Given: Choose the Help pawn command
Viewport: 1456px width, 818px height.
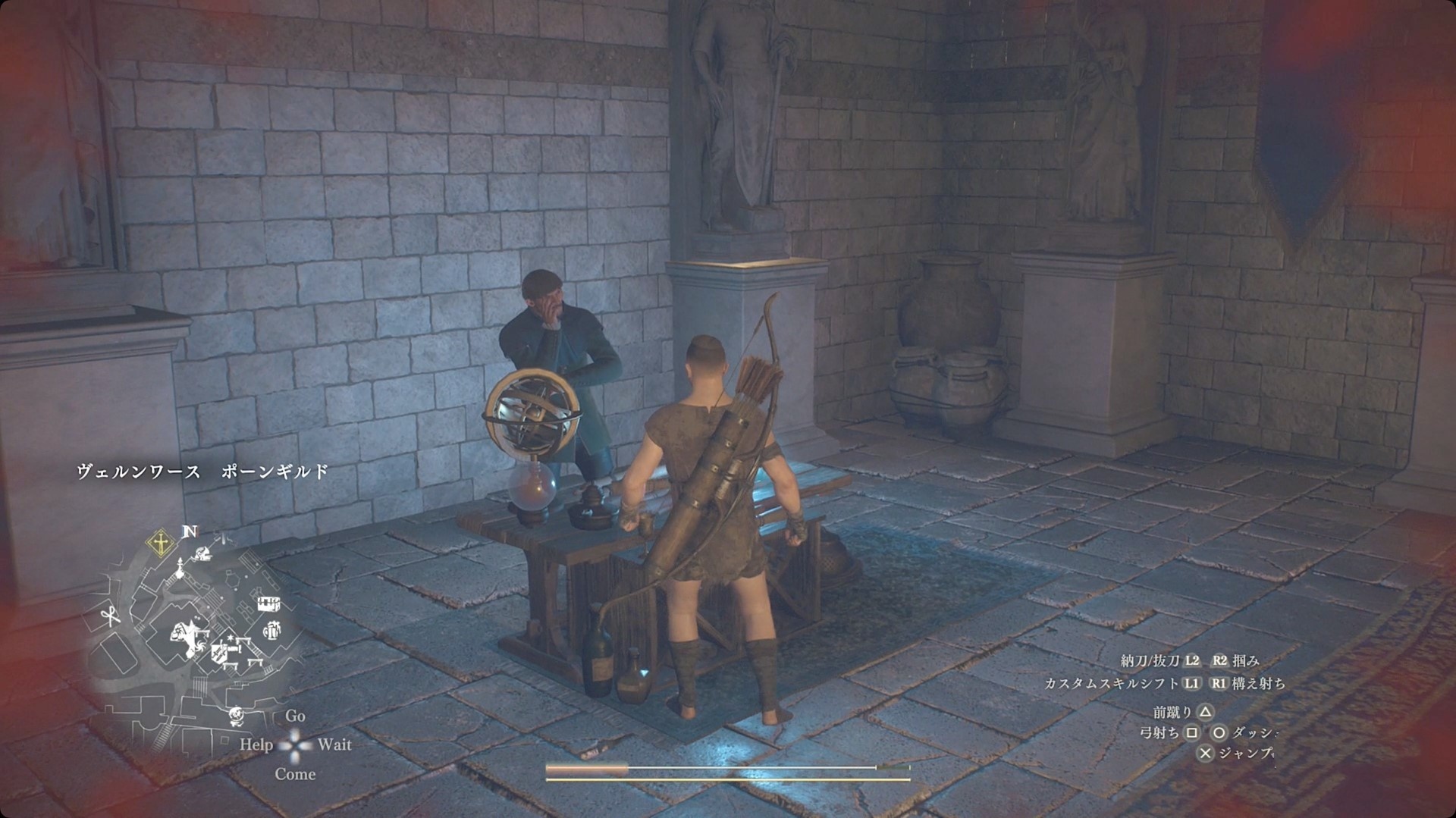Looking at the screenshot, I should (256, 744).
